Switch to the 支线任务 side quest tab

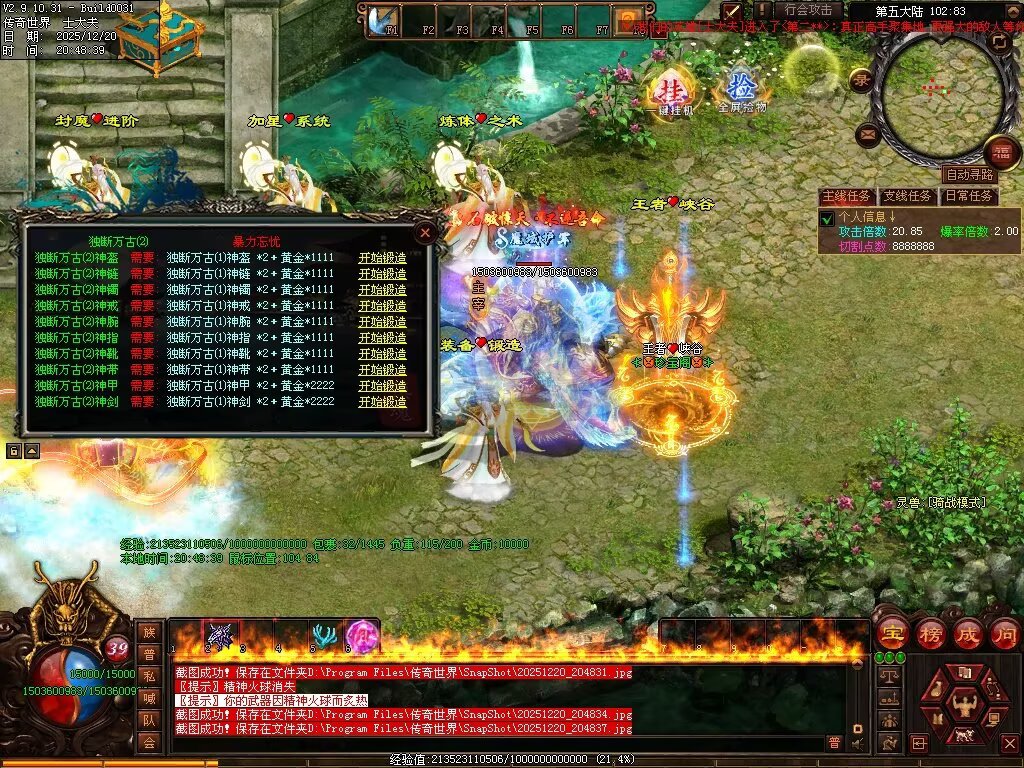pos(908,196)
